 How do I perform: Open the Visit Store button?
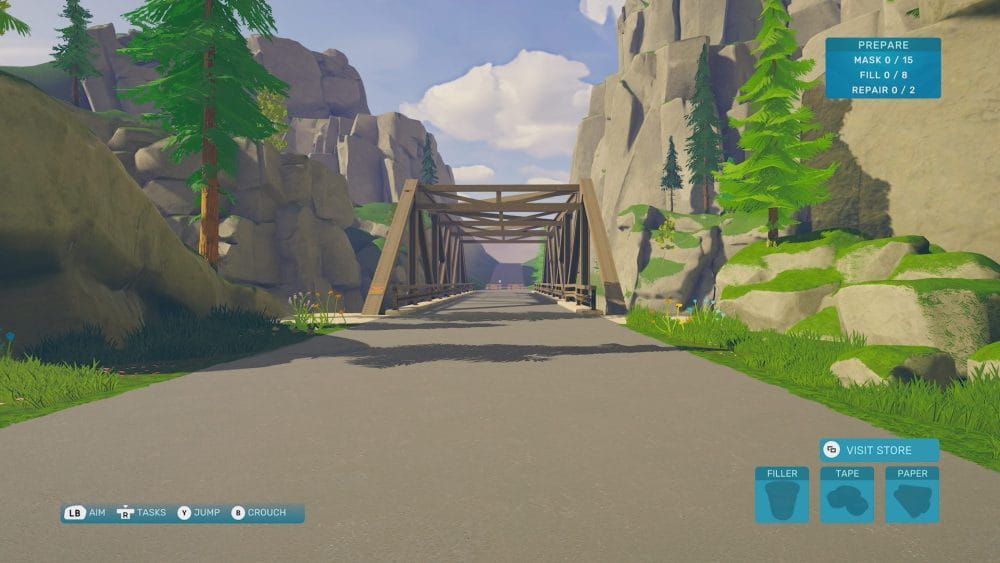click(x=879, y=450)
